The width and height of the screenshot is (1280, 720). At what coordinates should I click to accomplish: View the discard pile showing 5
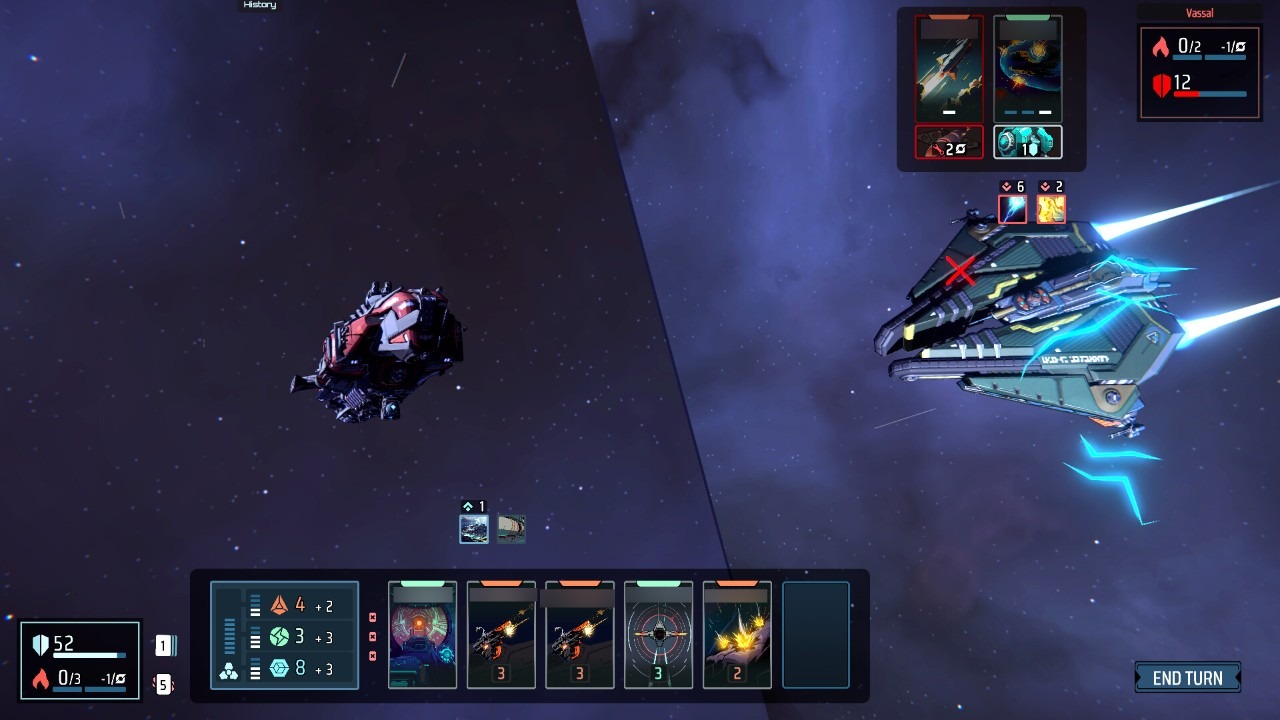(x=162, y=684)
